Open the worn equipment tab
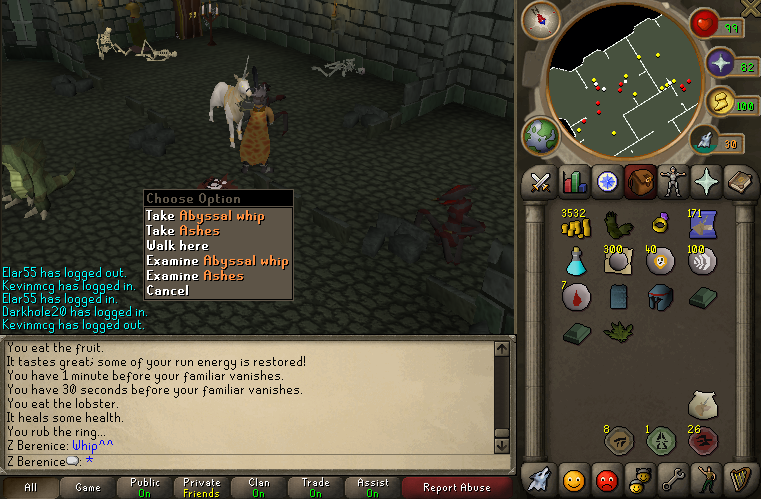This screenshot has height=499, width=761. [671, 182]
